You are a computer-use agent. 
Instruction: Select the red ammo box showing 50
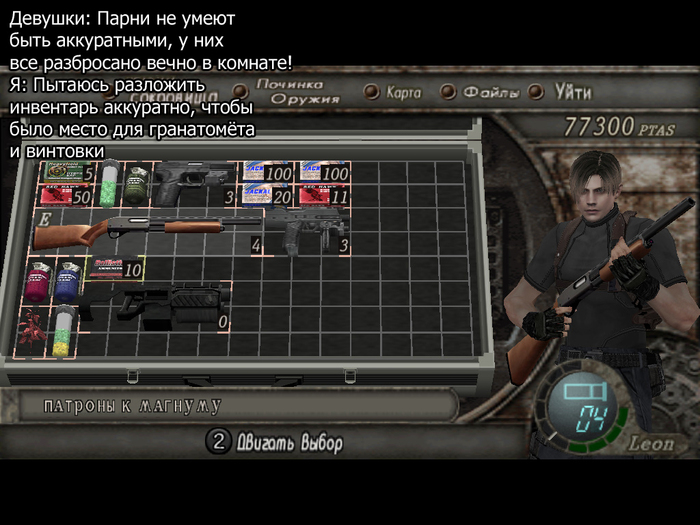point(66,194)
